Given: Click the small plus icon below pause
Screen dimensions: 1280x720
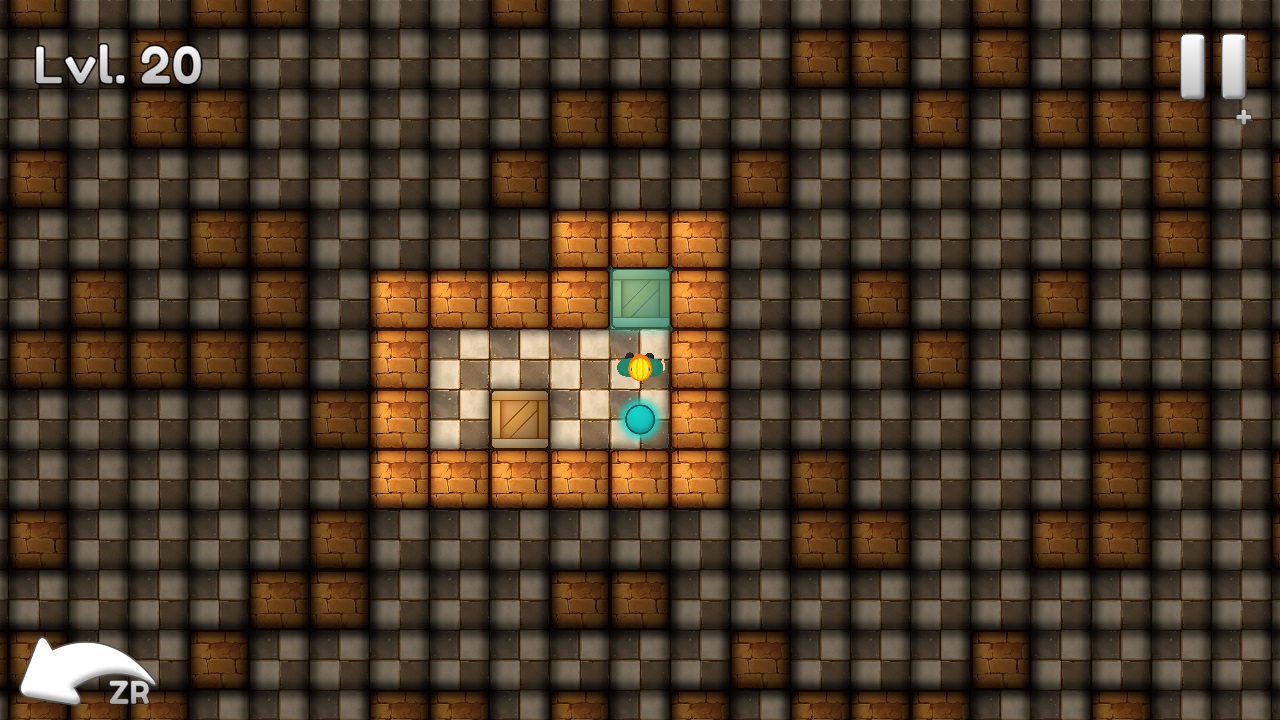Looking at the screenshot, I should tap(1243, 116).
